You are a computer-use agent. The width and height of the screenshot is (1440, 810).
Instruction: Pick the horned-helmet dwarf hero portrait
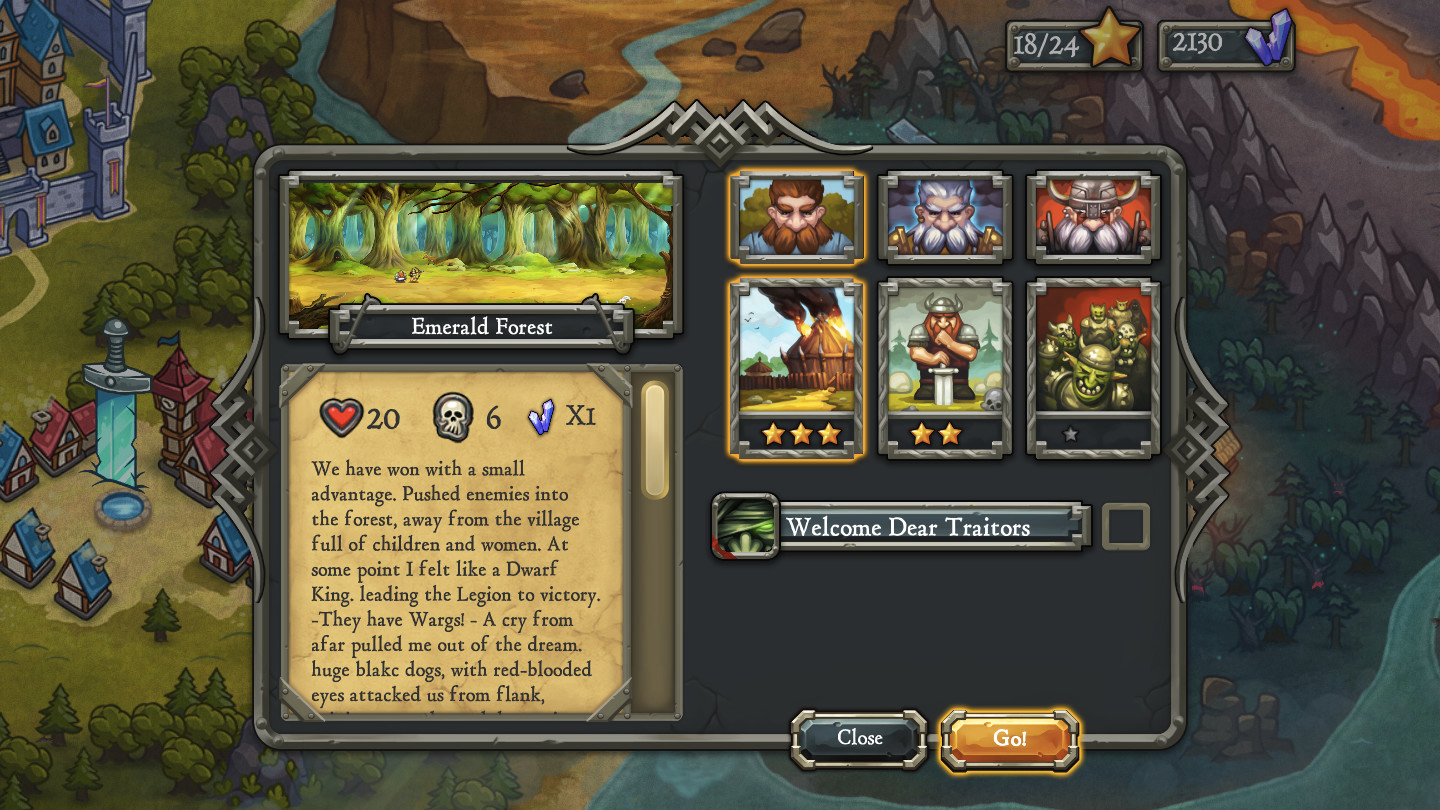(x=1093, y=217)
